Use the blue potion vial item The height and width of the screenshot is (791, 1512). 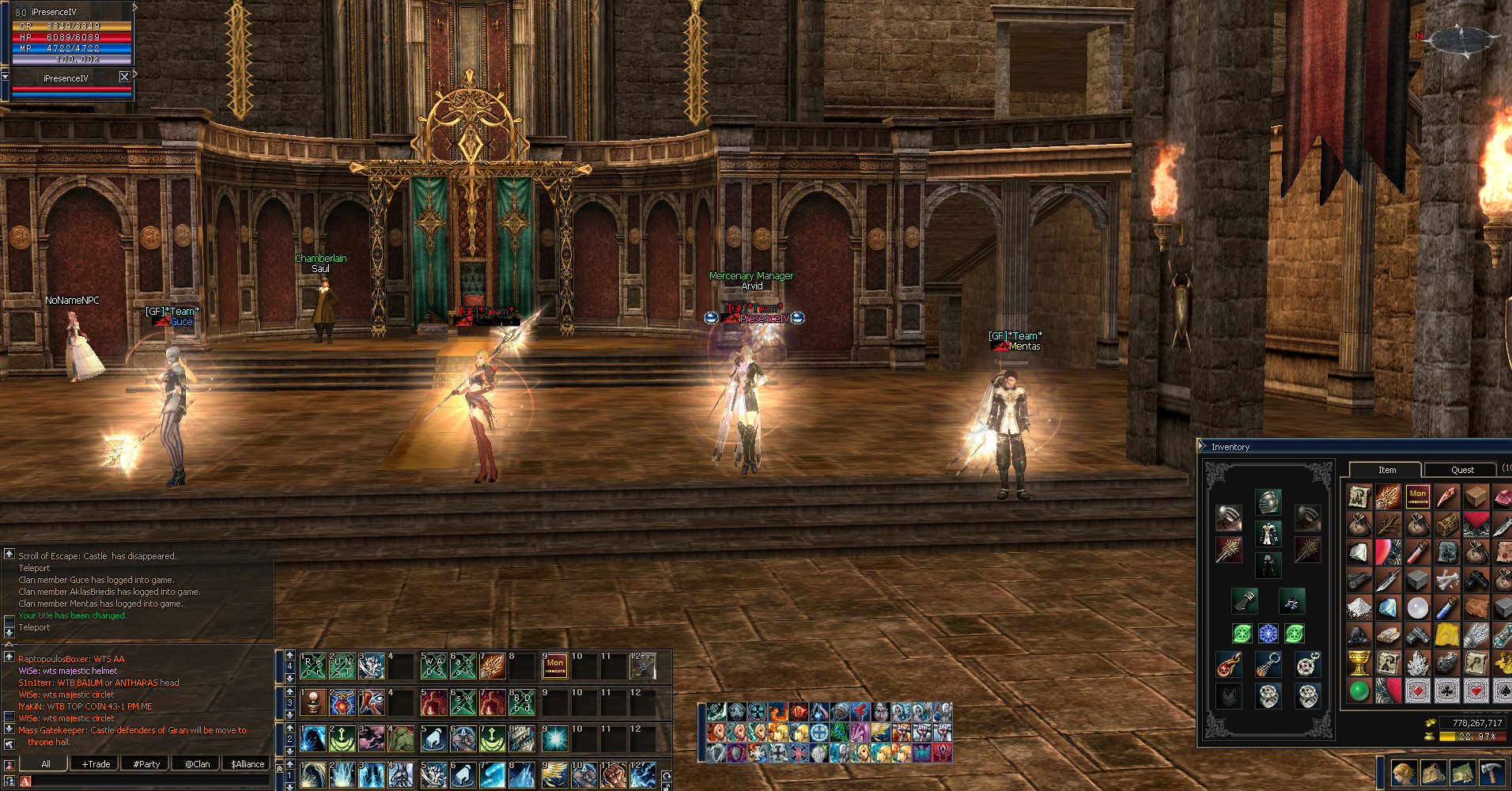click(1446, 607)
